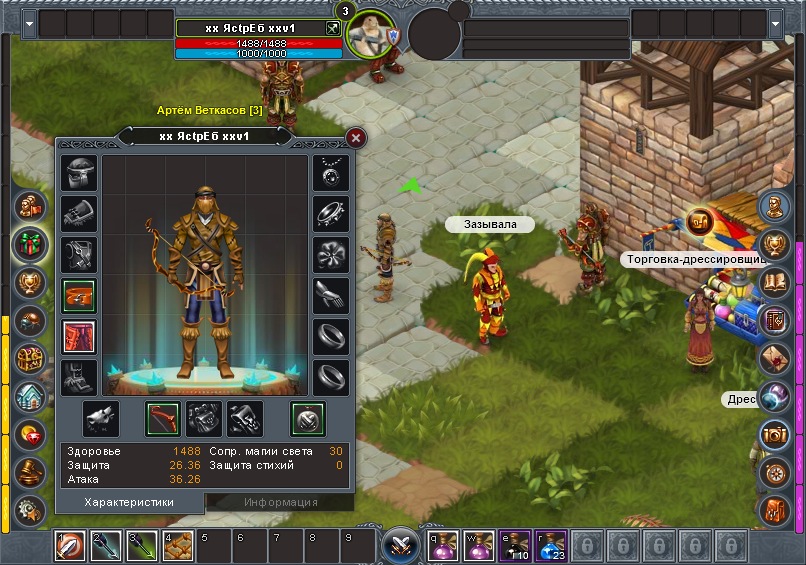Close the character equipment window
Screen dimensions: 806x565
click(x=355, y=138)
